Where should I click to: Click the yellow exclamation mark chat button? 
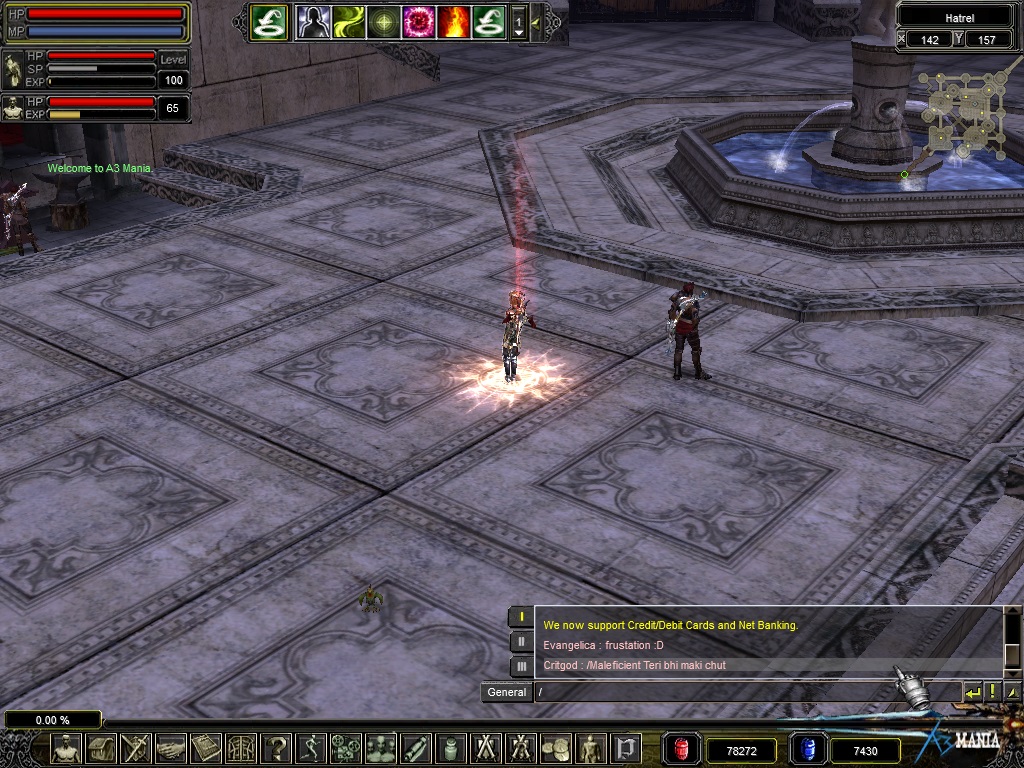click(992, 692)
